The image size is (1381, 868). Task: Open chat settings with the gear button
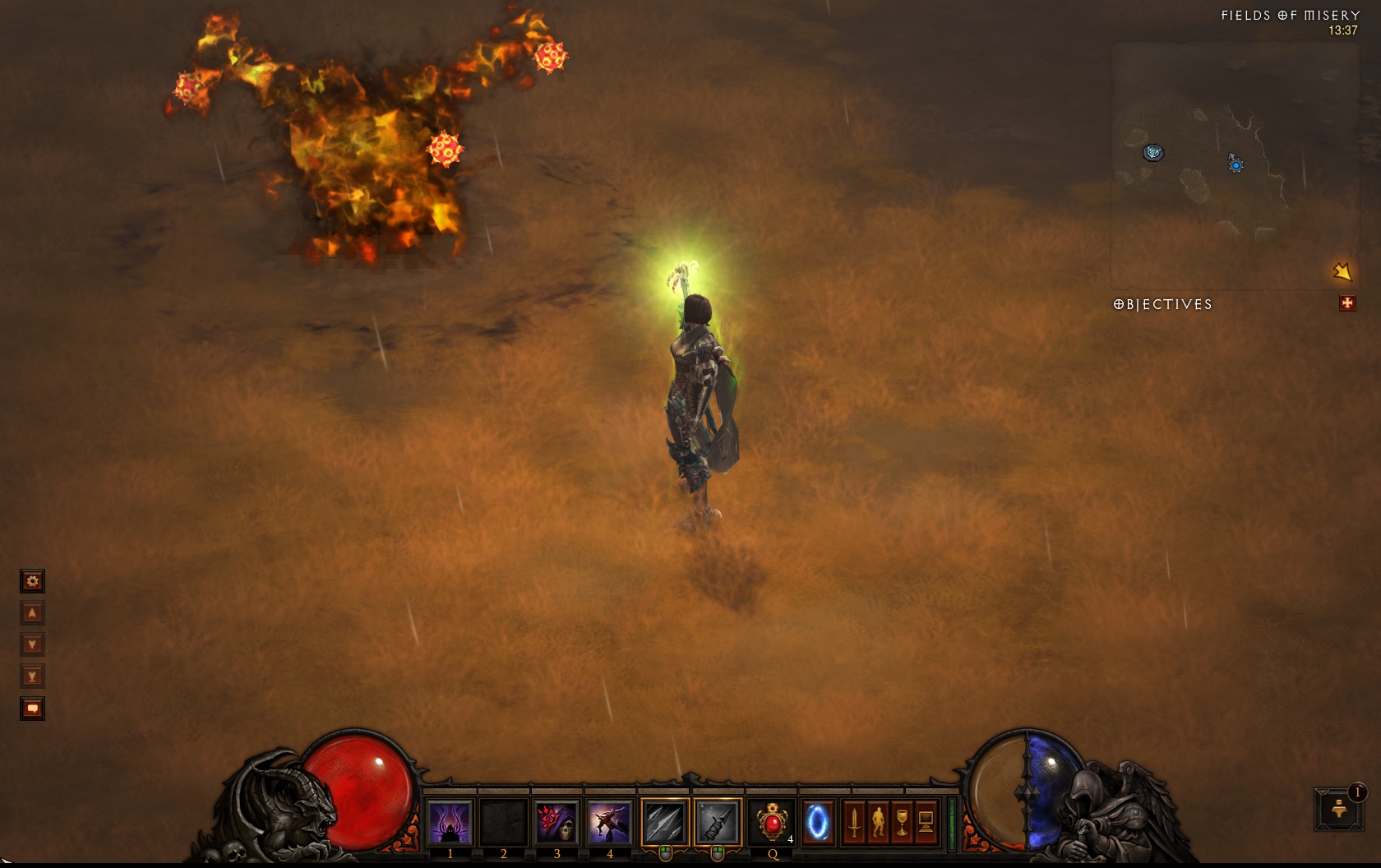coord(32,582)
